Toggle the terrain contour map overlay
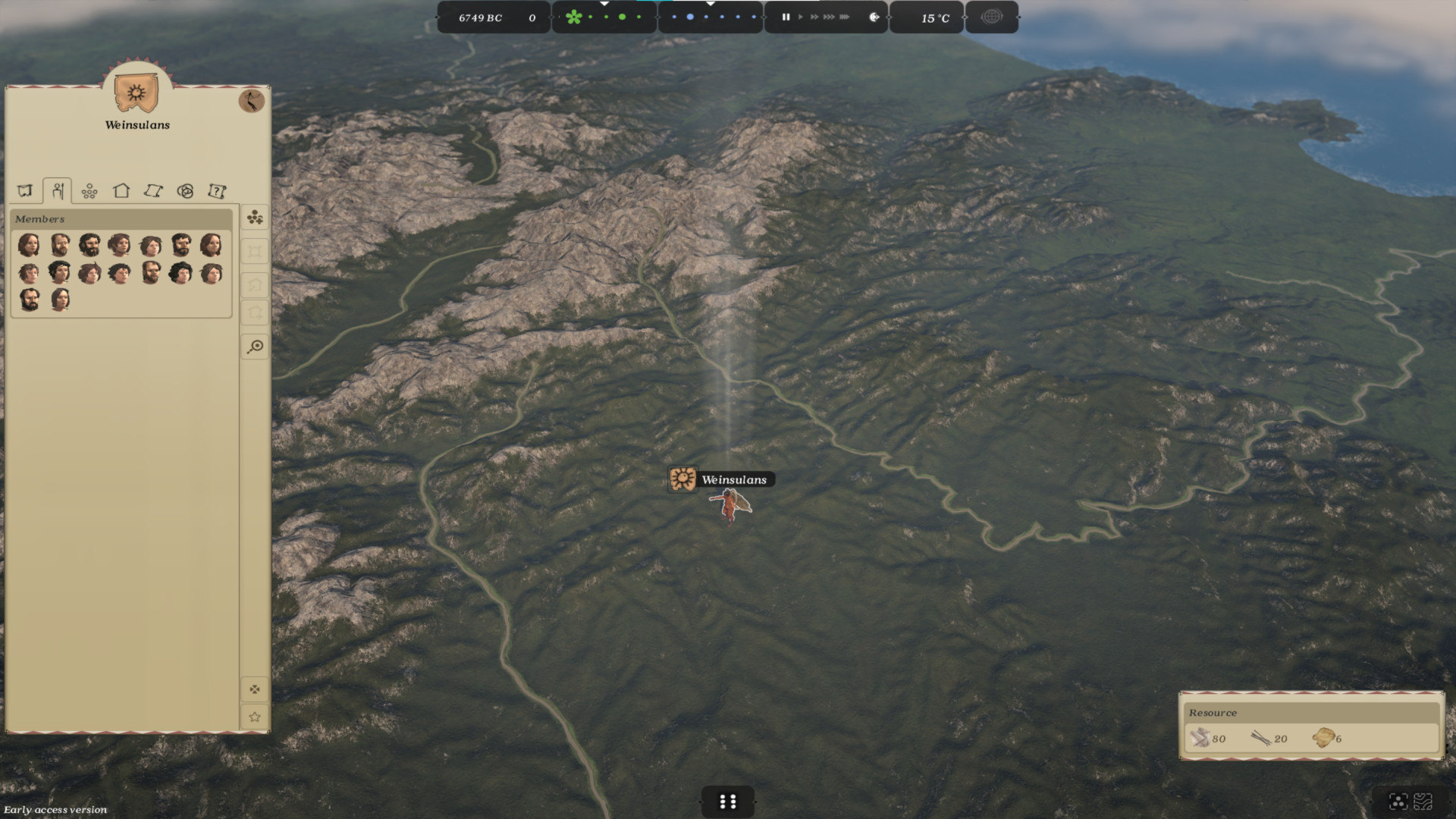Image resolution: width=1456 pixels, height=819 pixels. click(x=1423, y=802)
